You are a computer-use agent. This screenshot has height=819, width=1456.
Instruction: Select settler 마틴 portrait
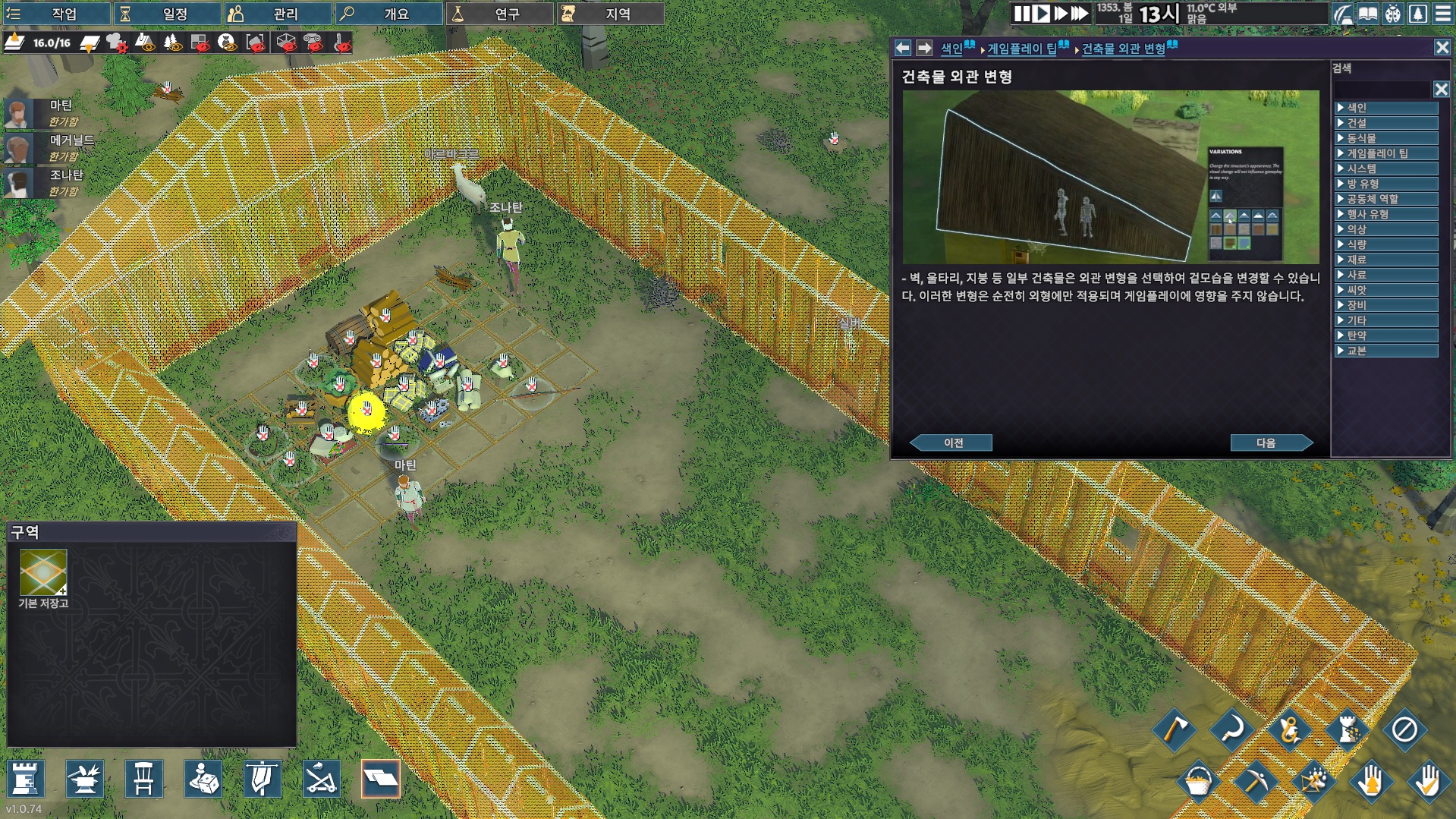point(18,113)
